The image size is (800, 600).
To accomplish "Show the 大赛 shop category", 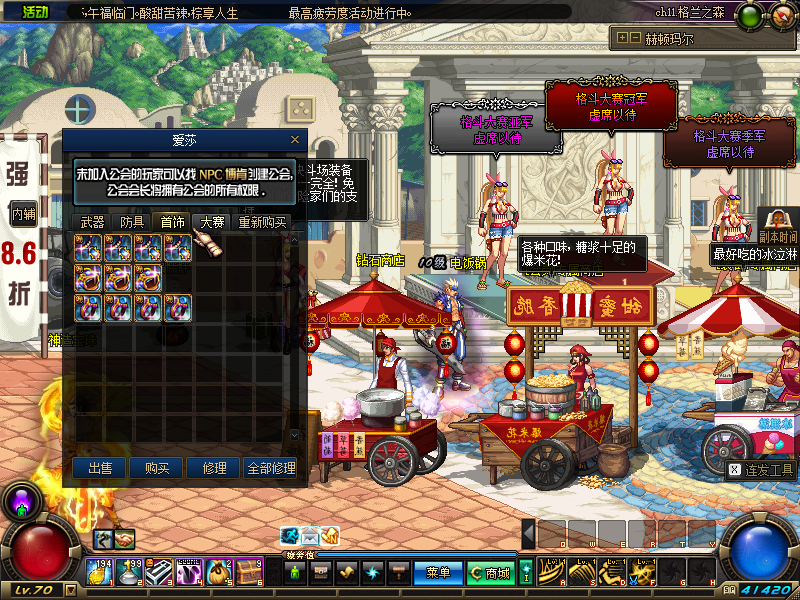I will [212, 222].
